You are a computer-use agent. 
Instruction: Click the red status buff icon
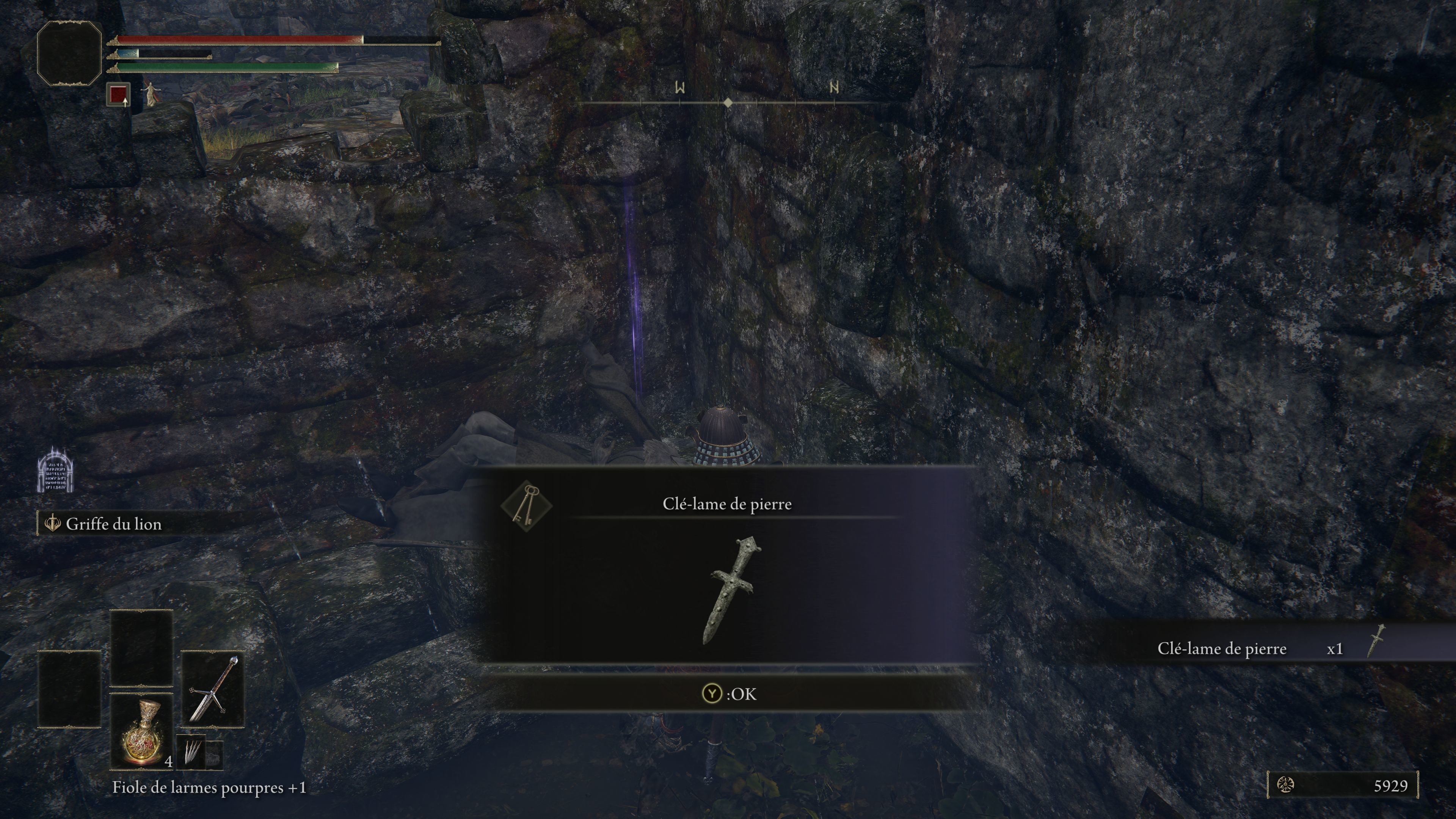tap(118, 94)
